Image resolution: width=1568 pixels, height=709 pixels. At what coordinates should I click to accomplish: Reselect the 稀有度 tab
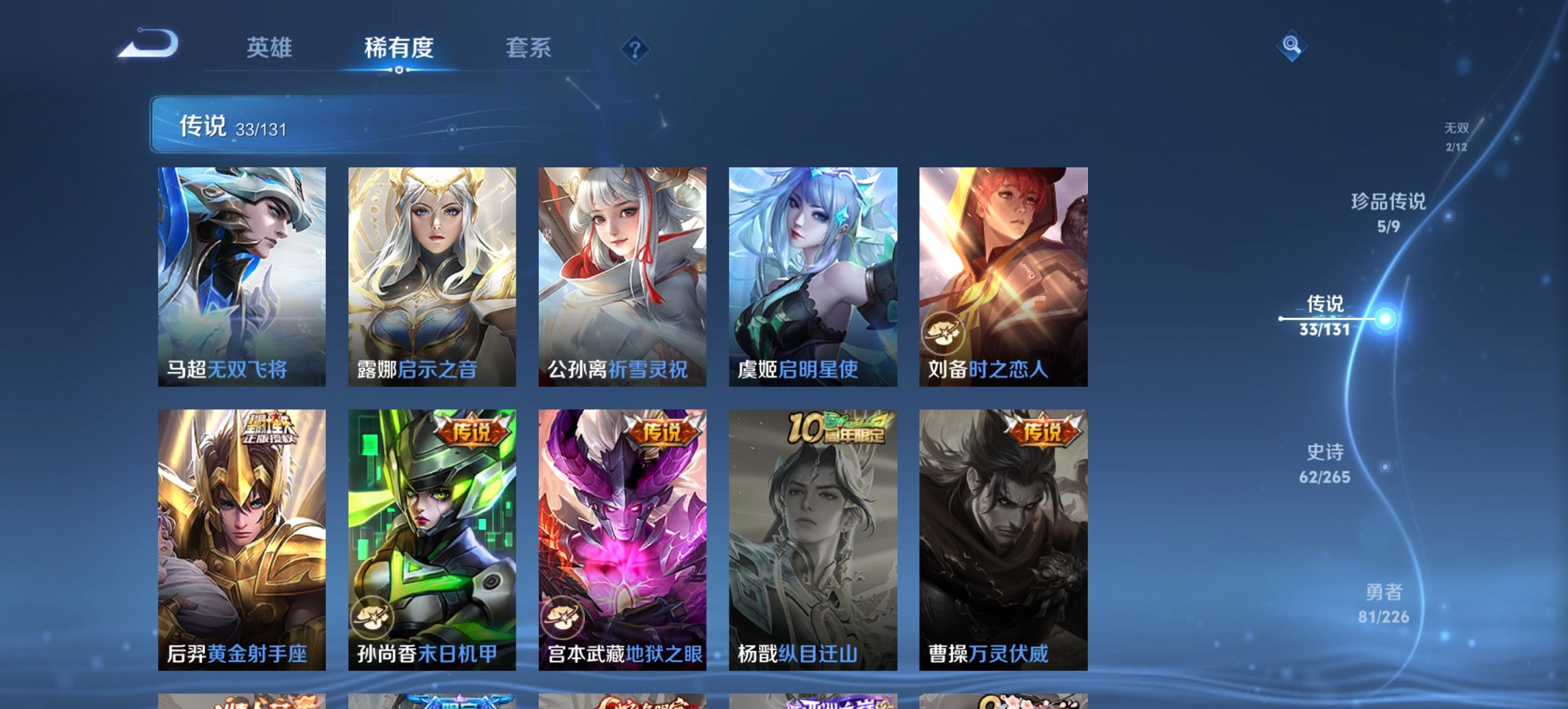click(399, 48)
